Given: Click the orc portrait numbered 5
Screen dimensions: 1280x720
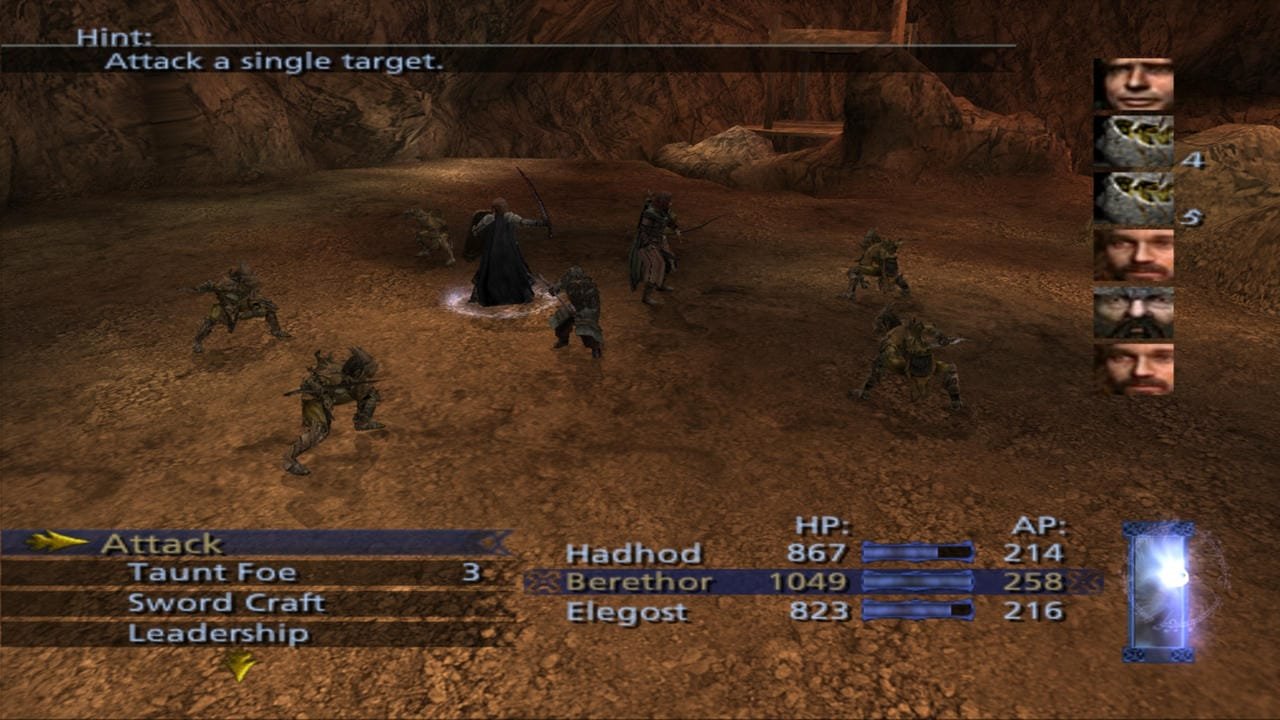Looking at the screenshot, I should [x=1133, y=198].
